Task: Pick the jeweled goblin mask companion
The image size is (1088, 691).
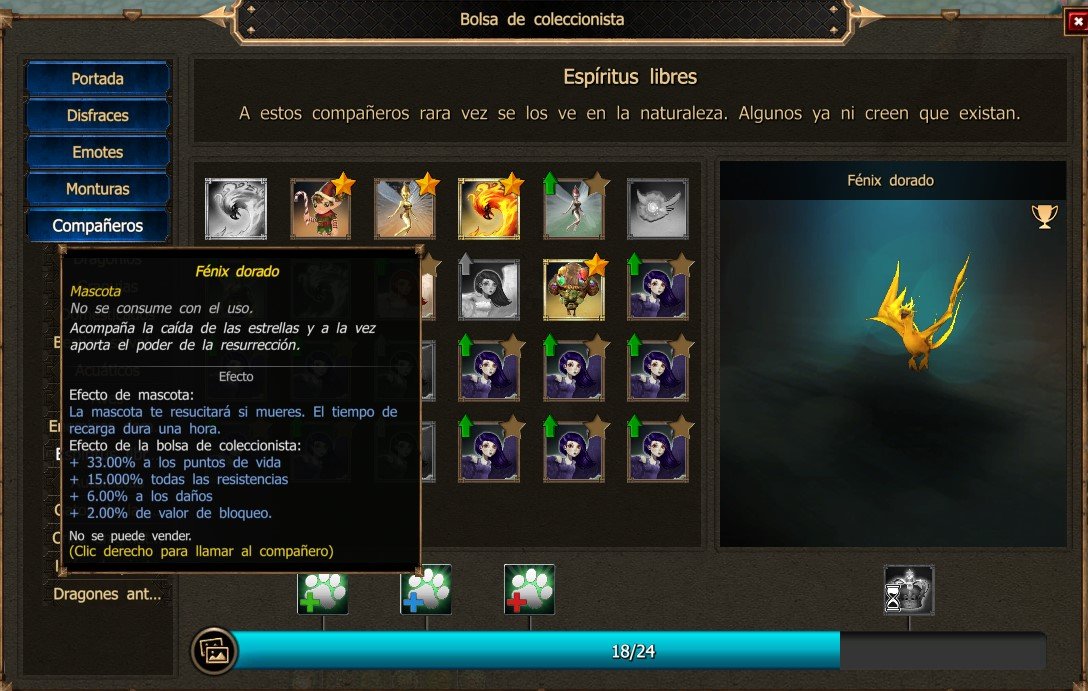Action: [x=573, y=290]
